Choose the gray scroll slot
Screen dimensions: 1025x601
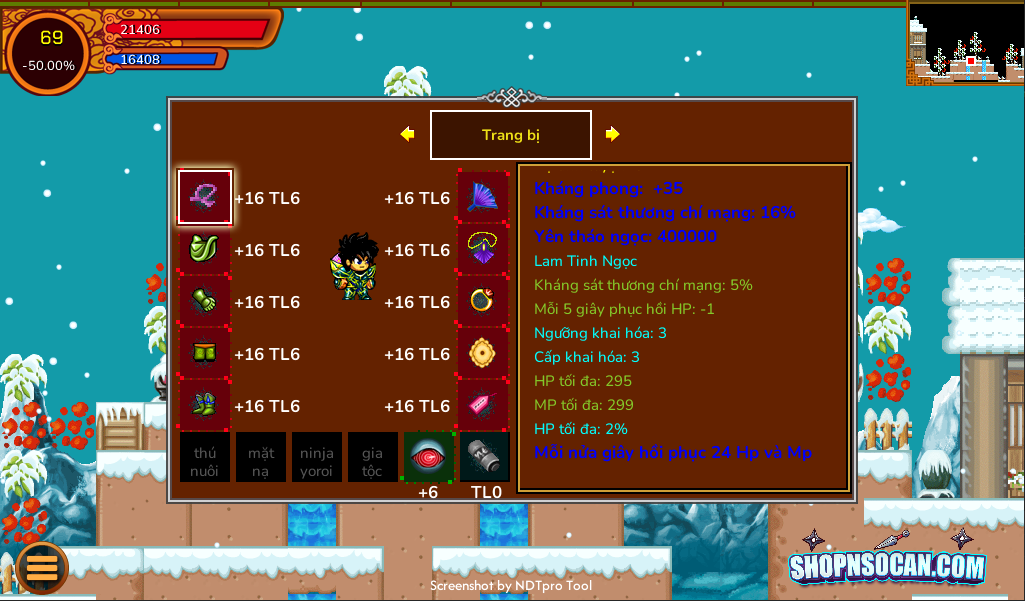(x=485, y=457)
